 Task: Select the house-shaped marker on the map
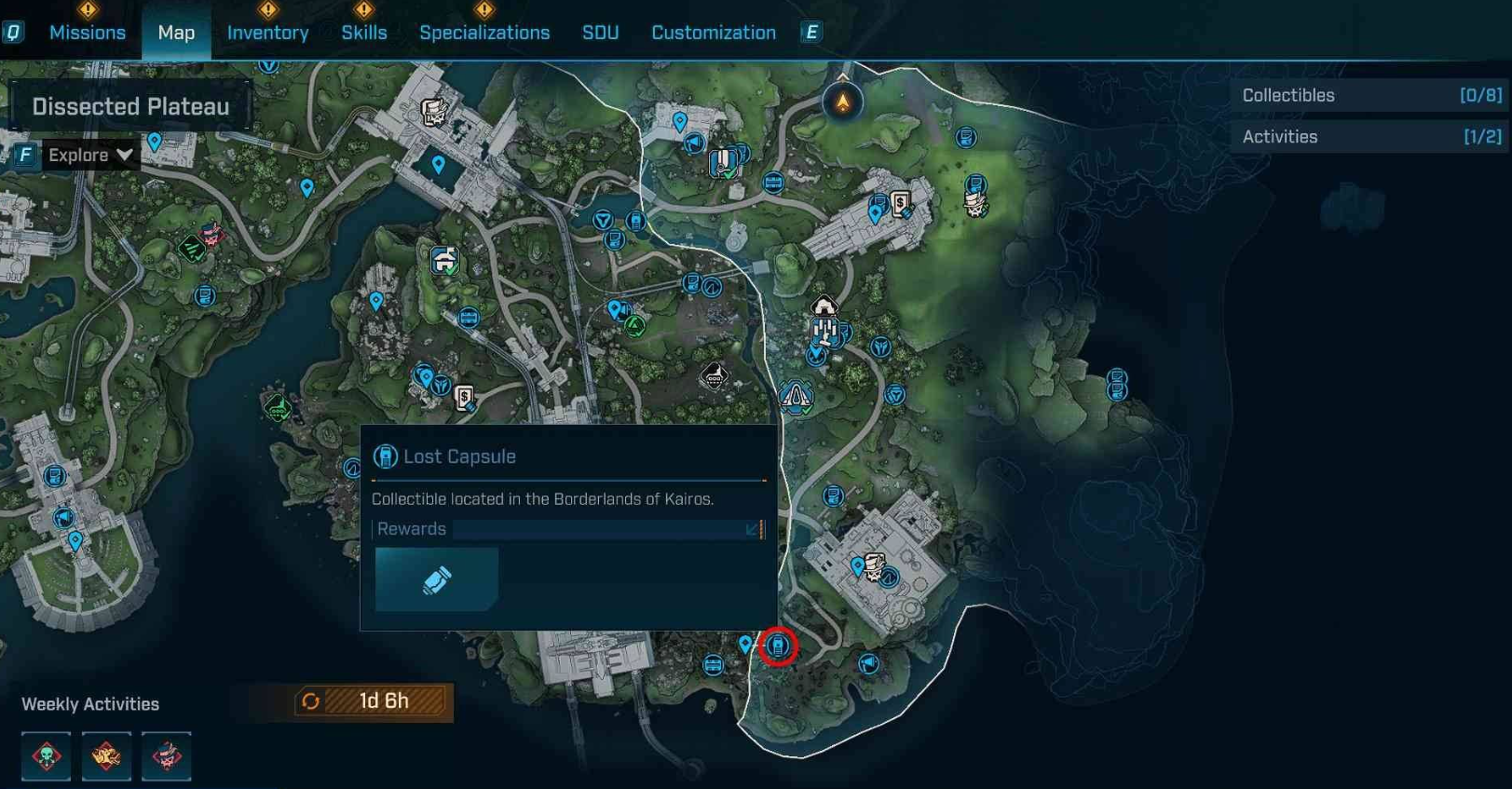point(824,306)
